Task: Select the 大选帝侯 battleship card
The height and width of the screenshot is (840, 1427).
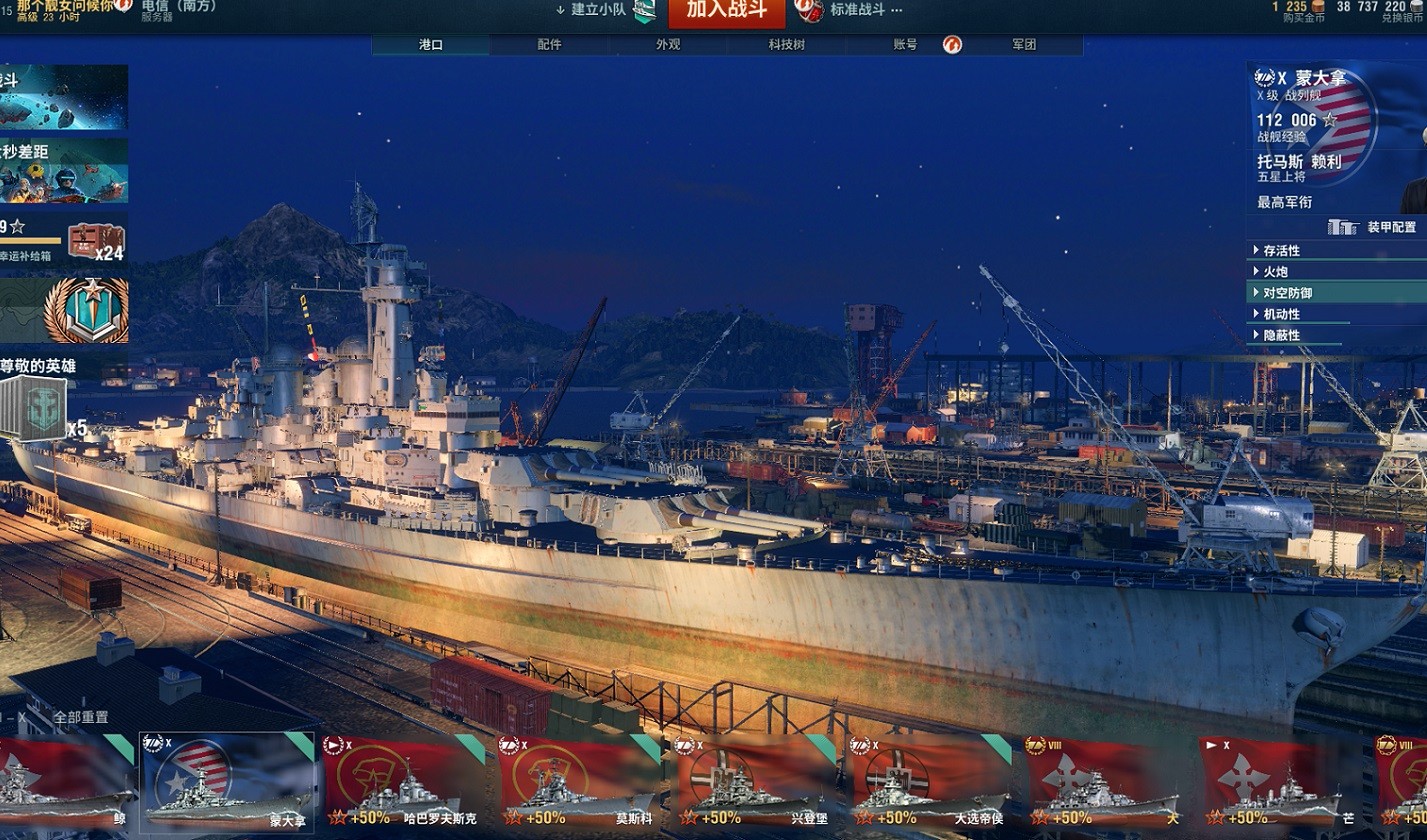Action: click(934, 785)
